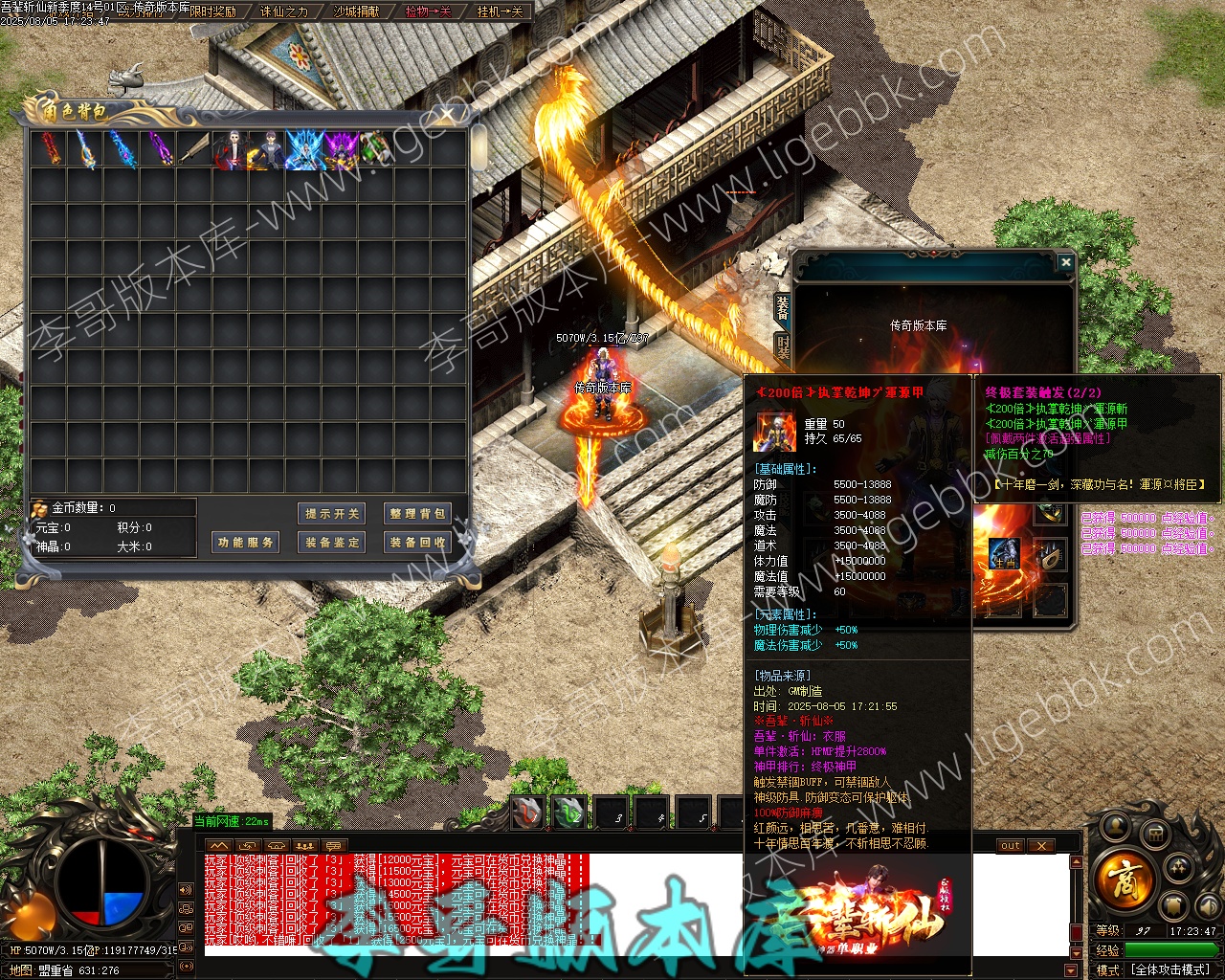Select the purple winged armor in bag

pyautogui.click(x=340, y=150)
